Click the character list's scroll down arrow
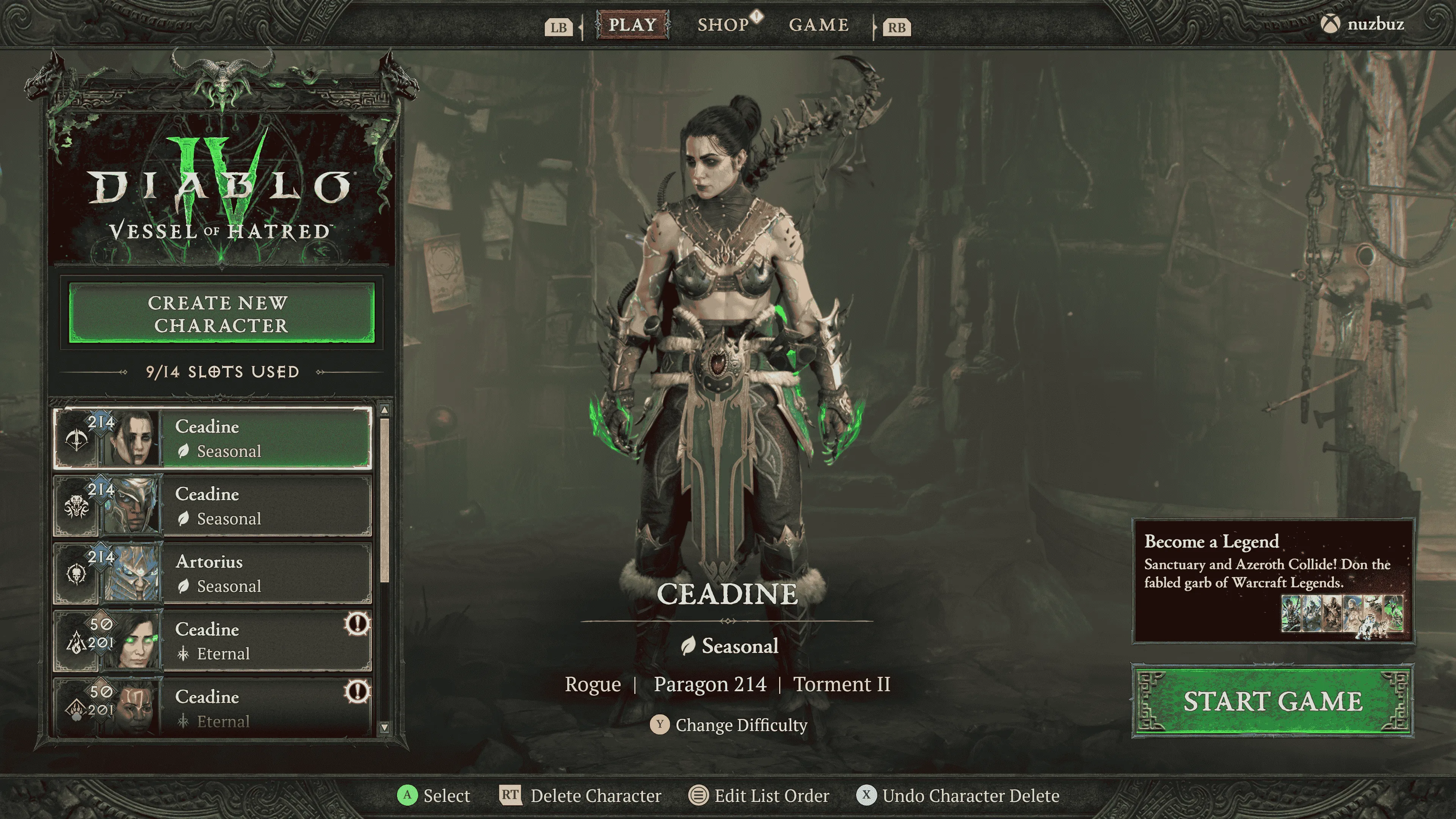This screenshot has height=819, width=1456. point(384,728)
